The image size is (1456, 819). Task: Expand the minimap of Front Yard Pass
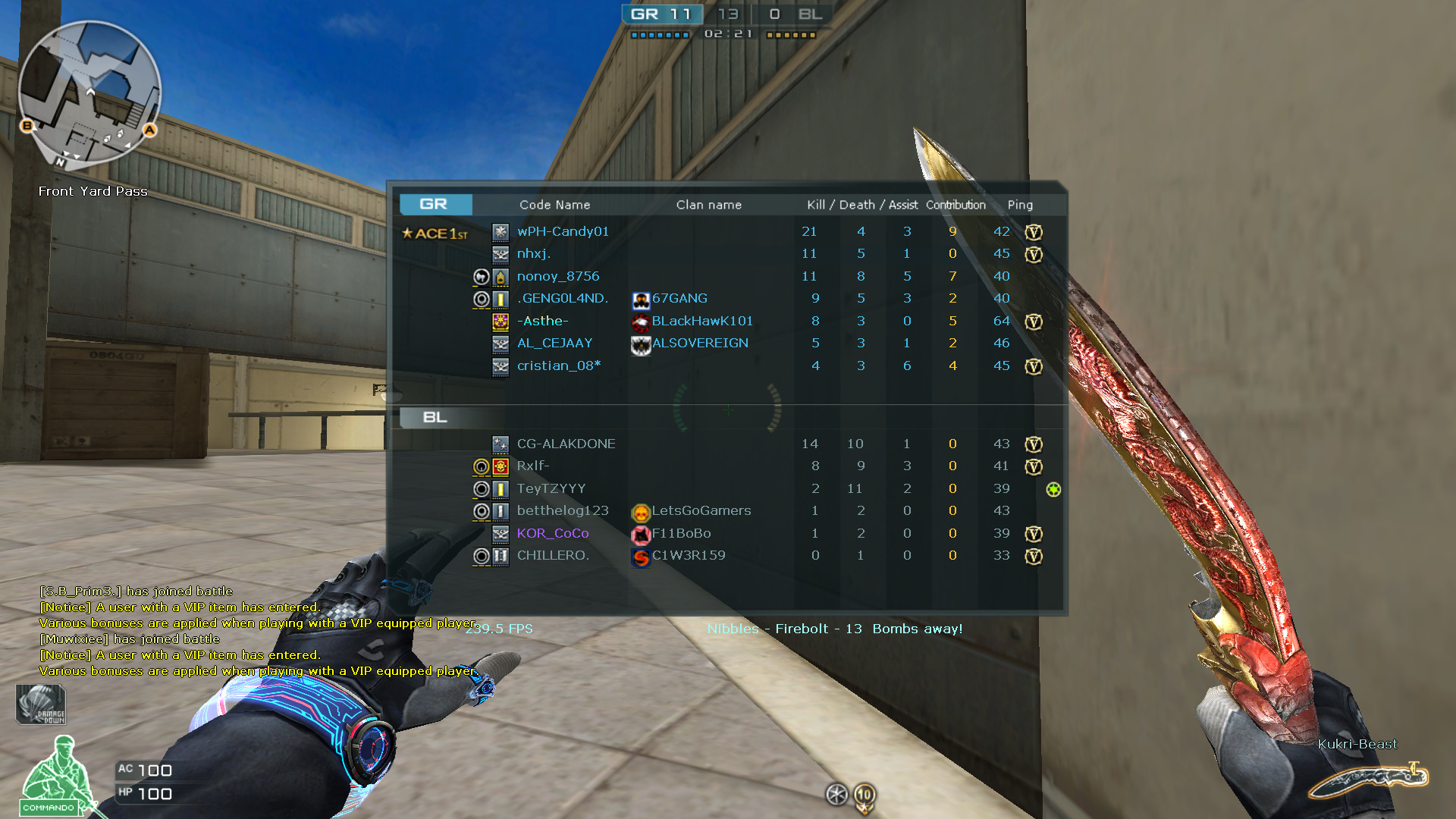91,91
